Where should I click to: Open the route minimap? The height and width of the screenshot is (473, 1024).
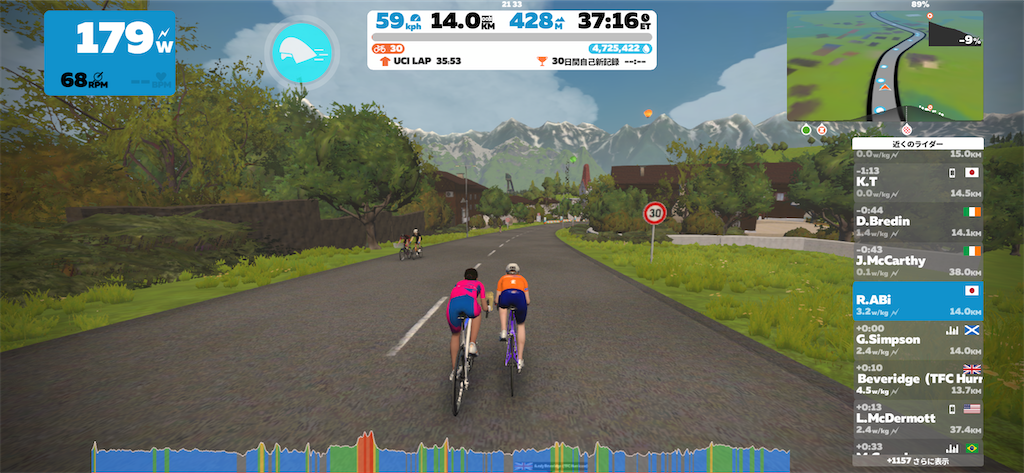(884, 65)
